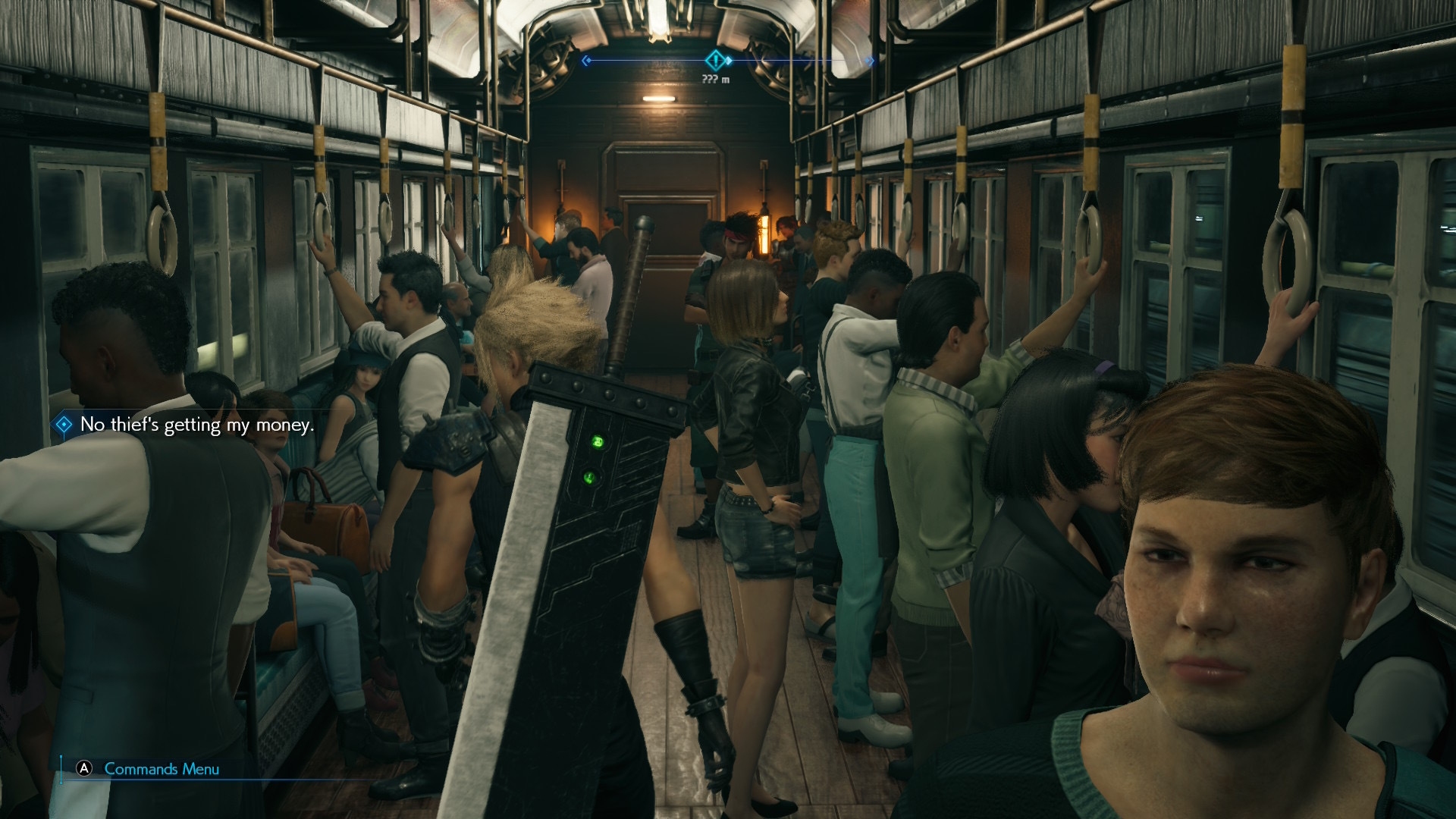The width and height of the screenshot is (1456, 819).
Task: Select the objective marker on the compass
Action: [715, 60]
